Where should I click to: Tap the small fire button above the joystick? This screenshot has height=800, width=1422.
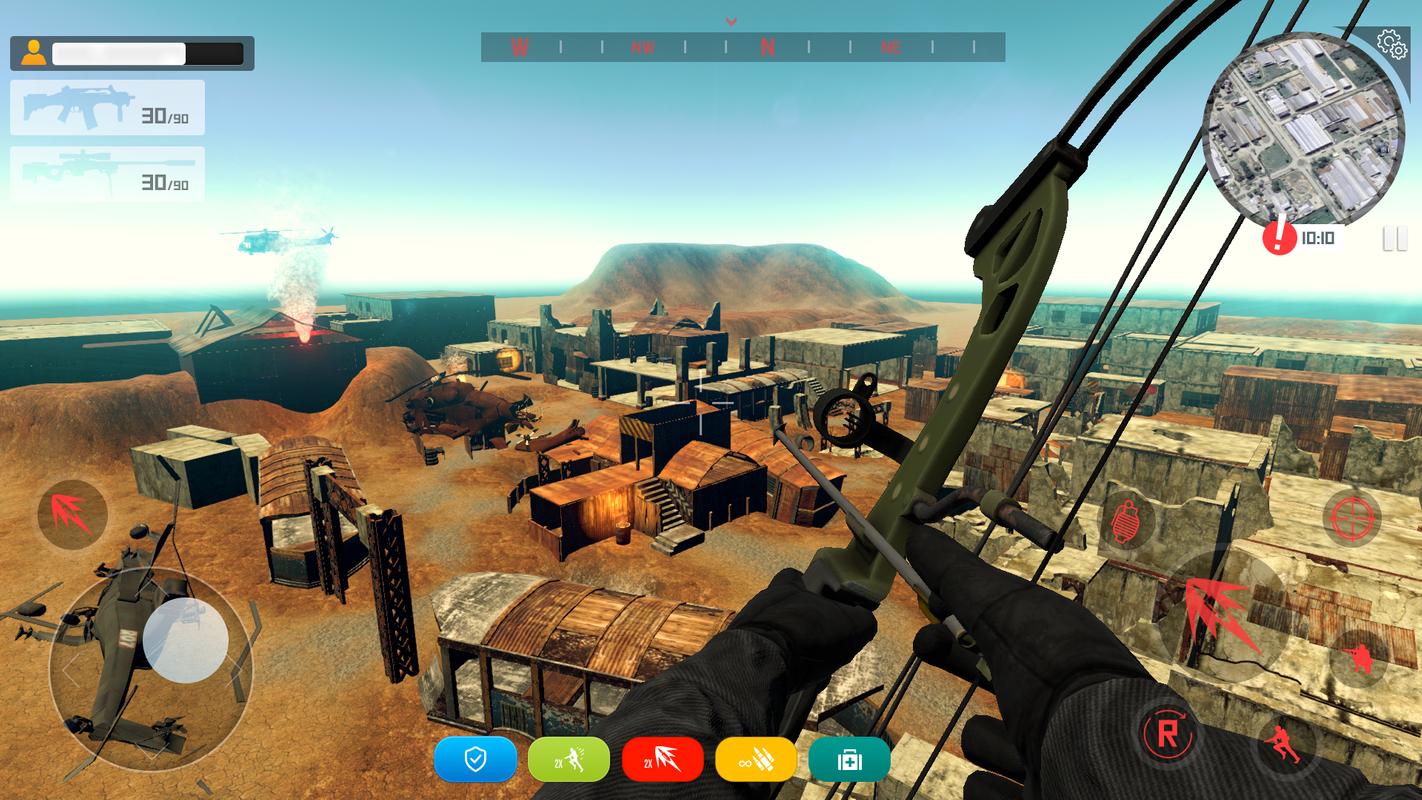(x=72, y=514)
